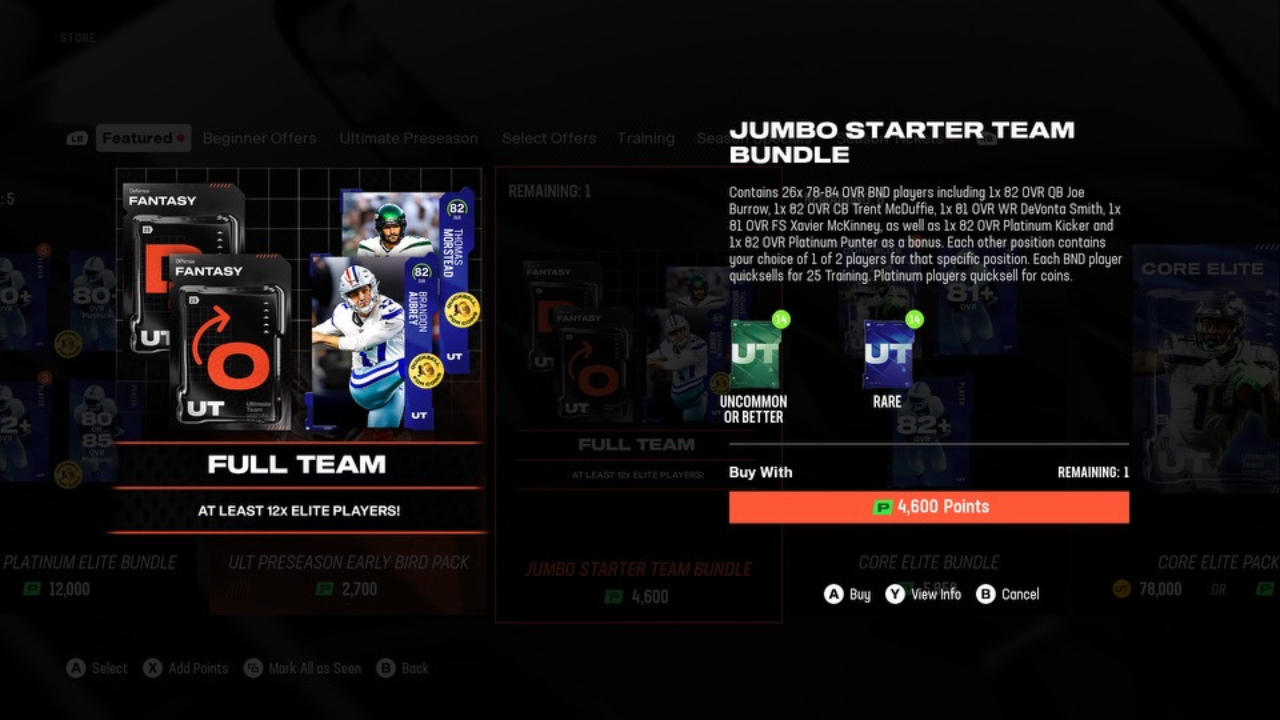Open the Ultimate Preseason tab
This screenshot has height=720, width=1280.
coord(408,138)
